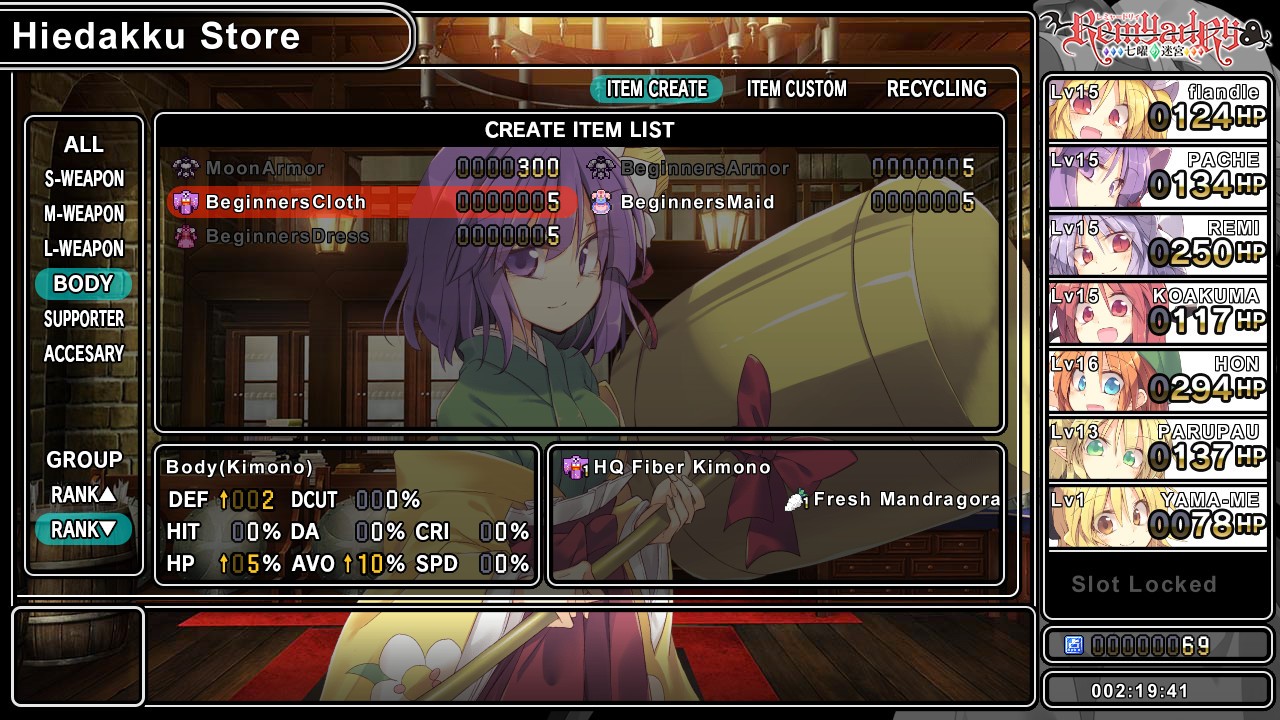Pick BeginnersArmor from the list
Screen dimensions: 1280x720
(704, 168)
